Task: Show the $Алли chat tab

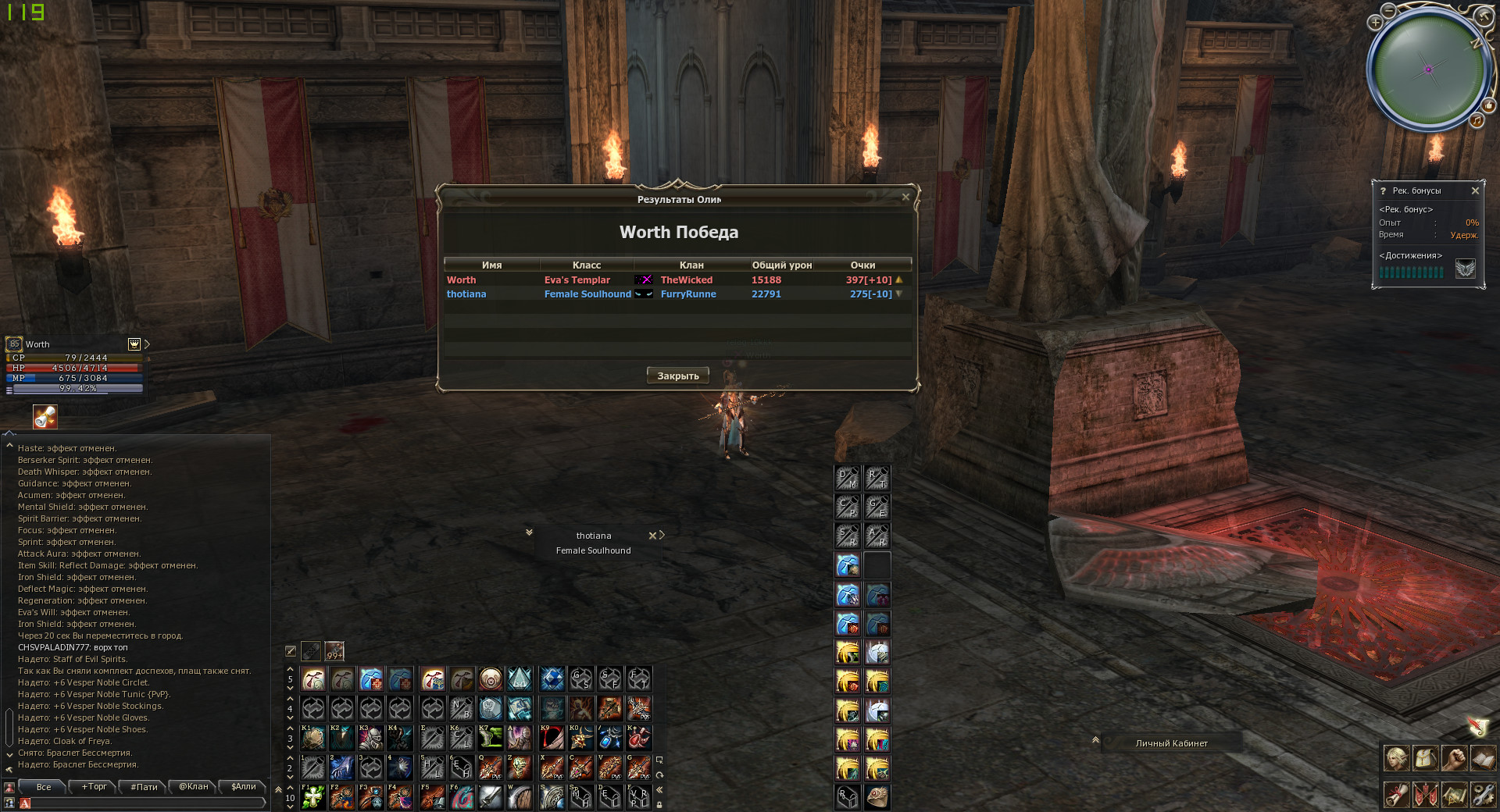Action: tap(243, 787)
